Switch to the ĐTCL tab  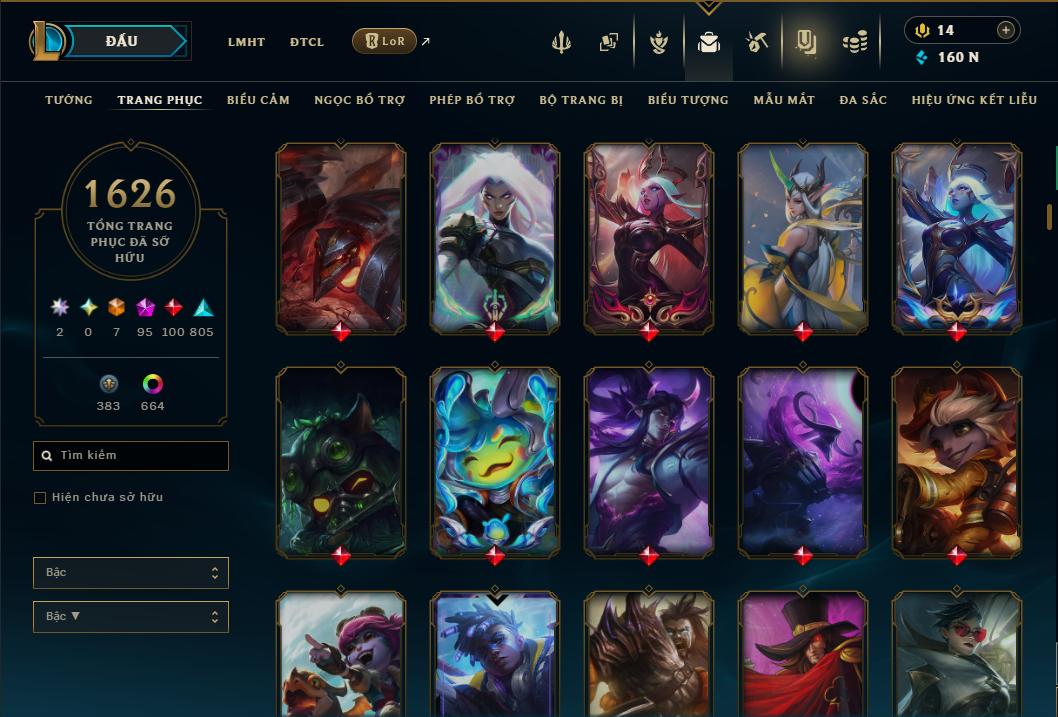[307, 42]
